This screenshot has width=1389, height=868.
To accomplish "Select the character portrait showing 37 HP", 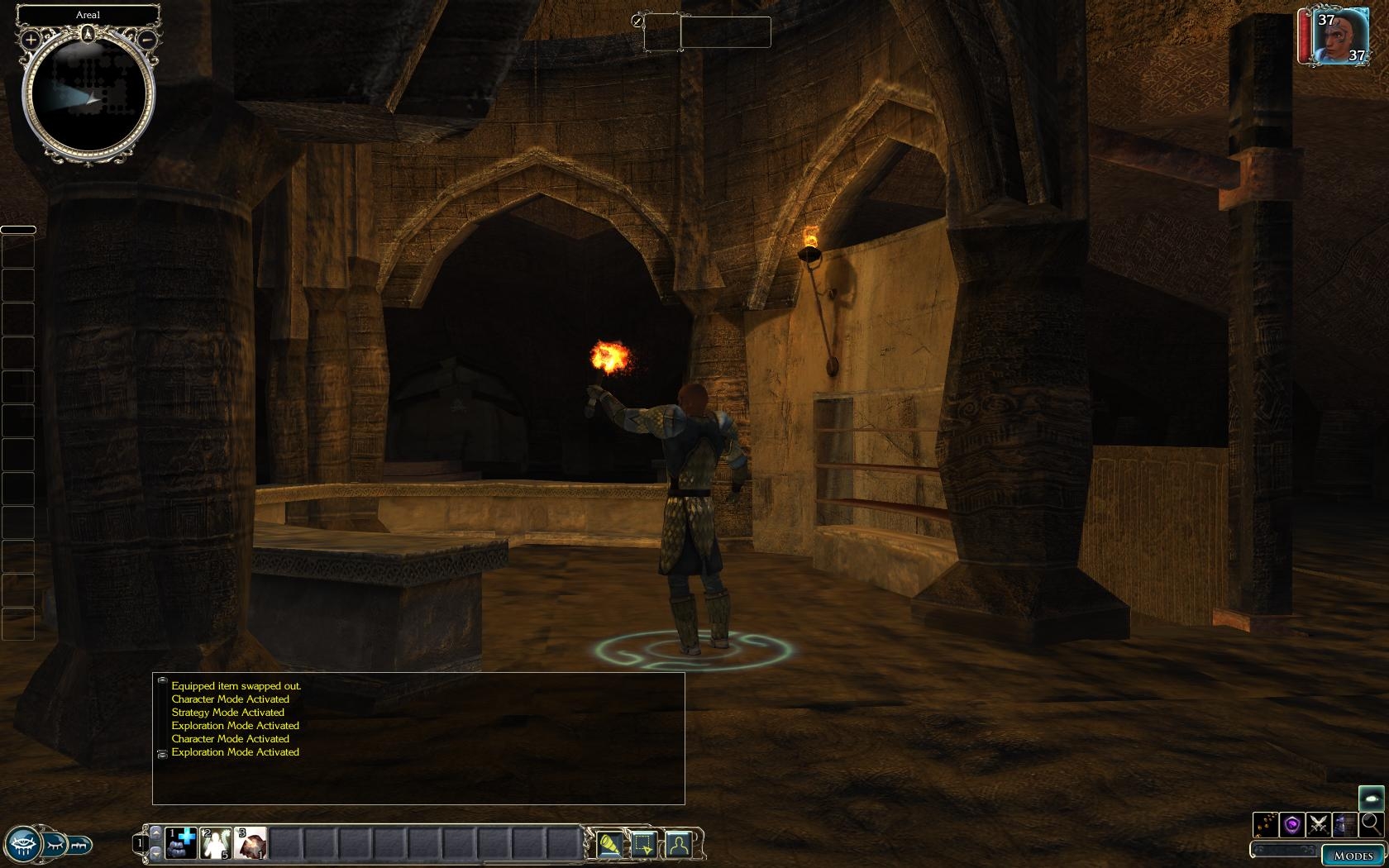I will [1332, 37].
